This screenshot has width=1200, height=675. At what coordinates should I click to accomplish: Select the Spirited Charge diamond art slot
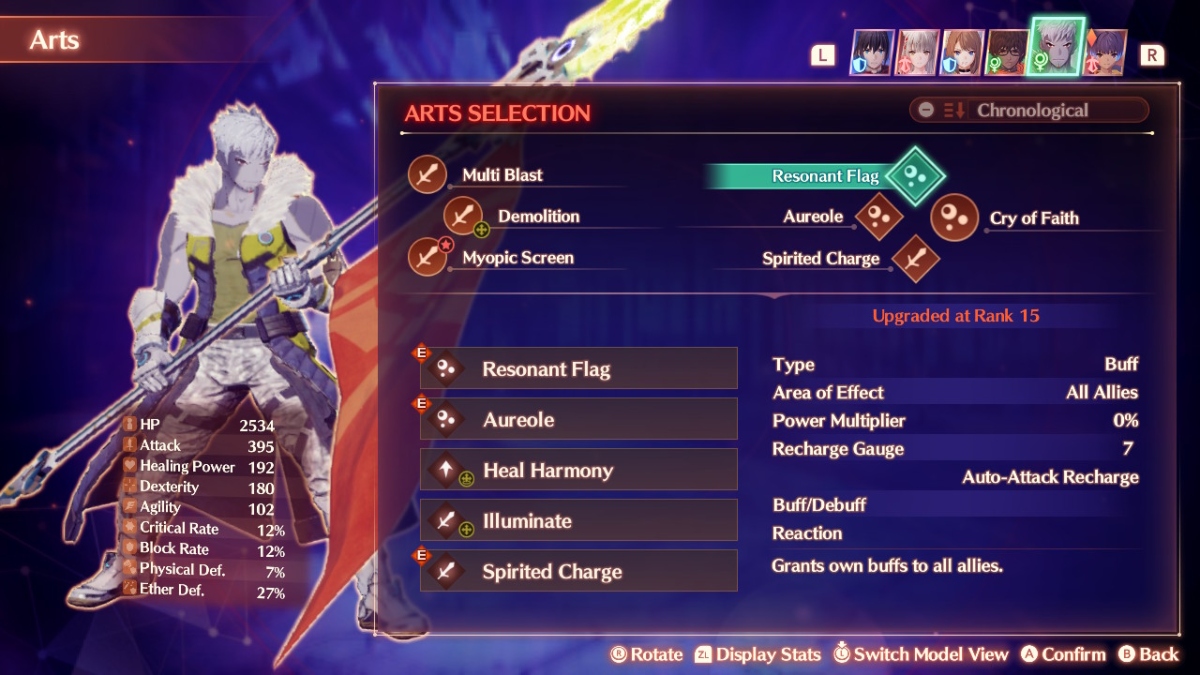[x=915, y=258]
